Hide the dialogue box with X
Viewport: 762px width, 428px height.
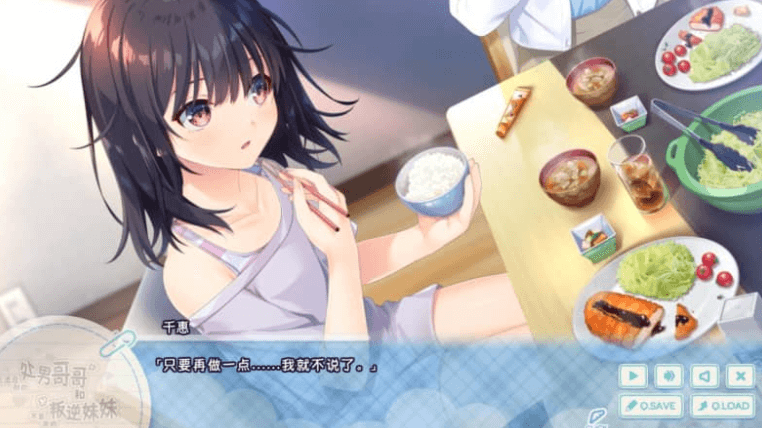(740, 376)
